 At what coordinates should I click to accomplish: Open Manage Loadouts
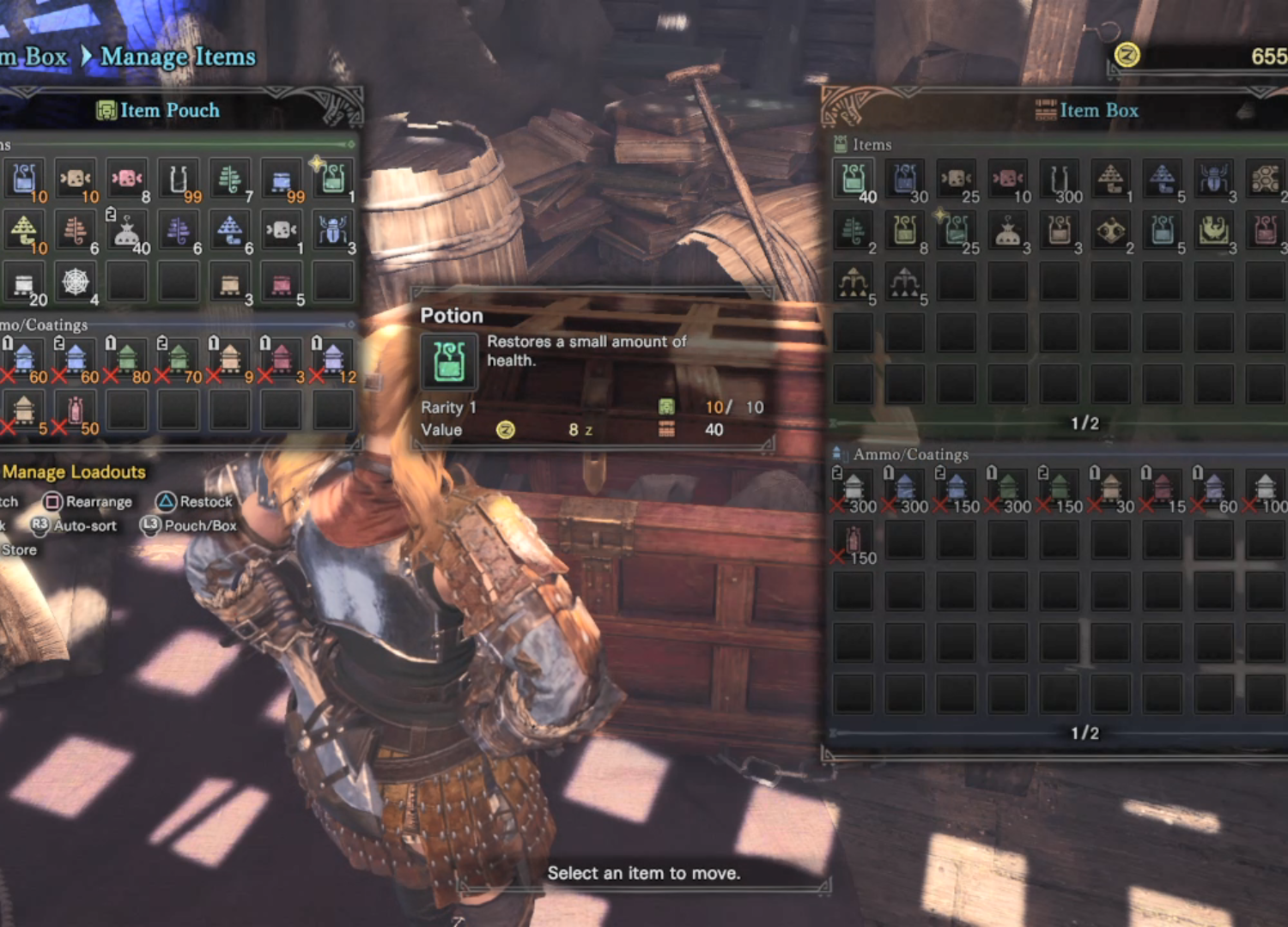pos(74,472)
